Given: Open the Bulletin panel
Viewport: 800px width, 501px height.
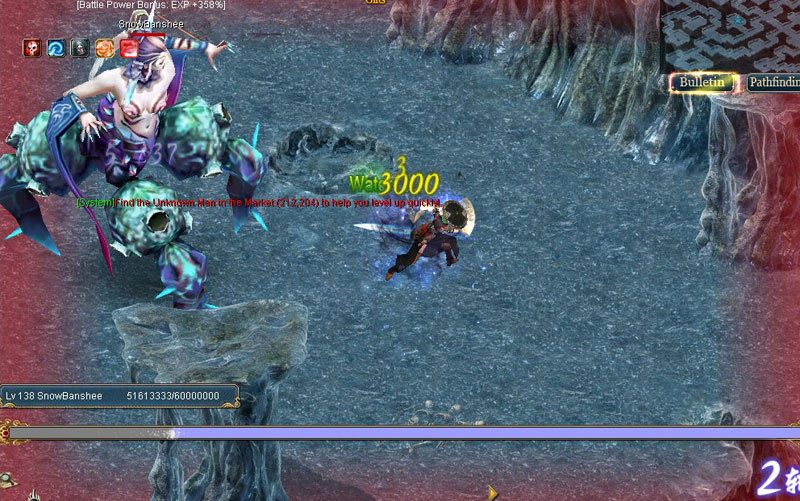Looking at the screenshot, I should click(x=702, y=83).
